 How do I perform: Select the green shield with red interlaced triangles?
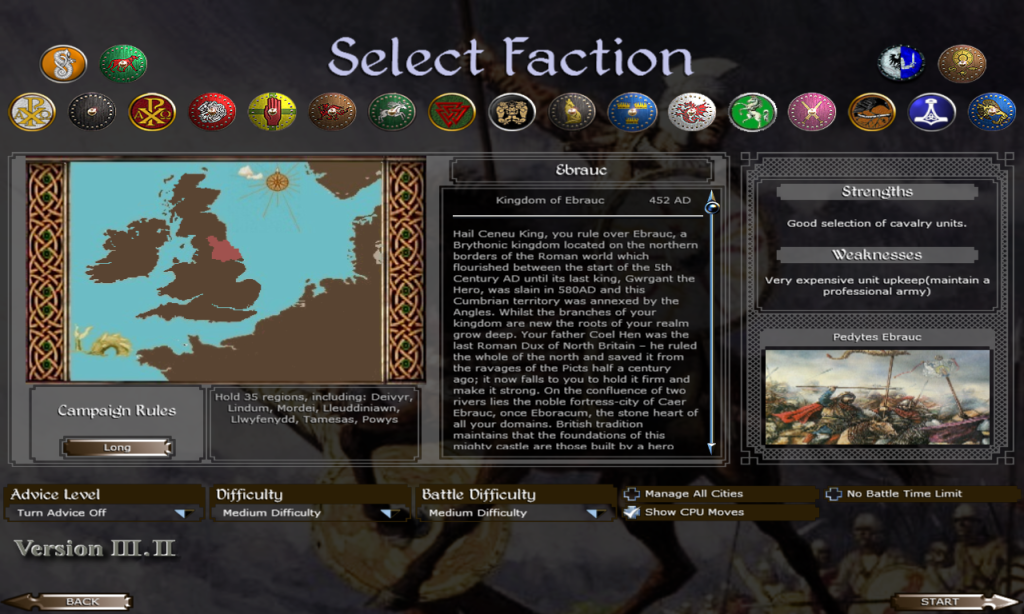pos(452,112)
